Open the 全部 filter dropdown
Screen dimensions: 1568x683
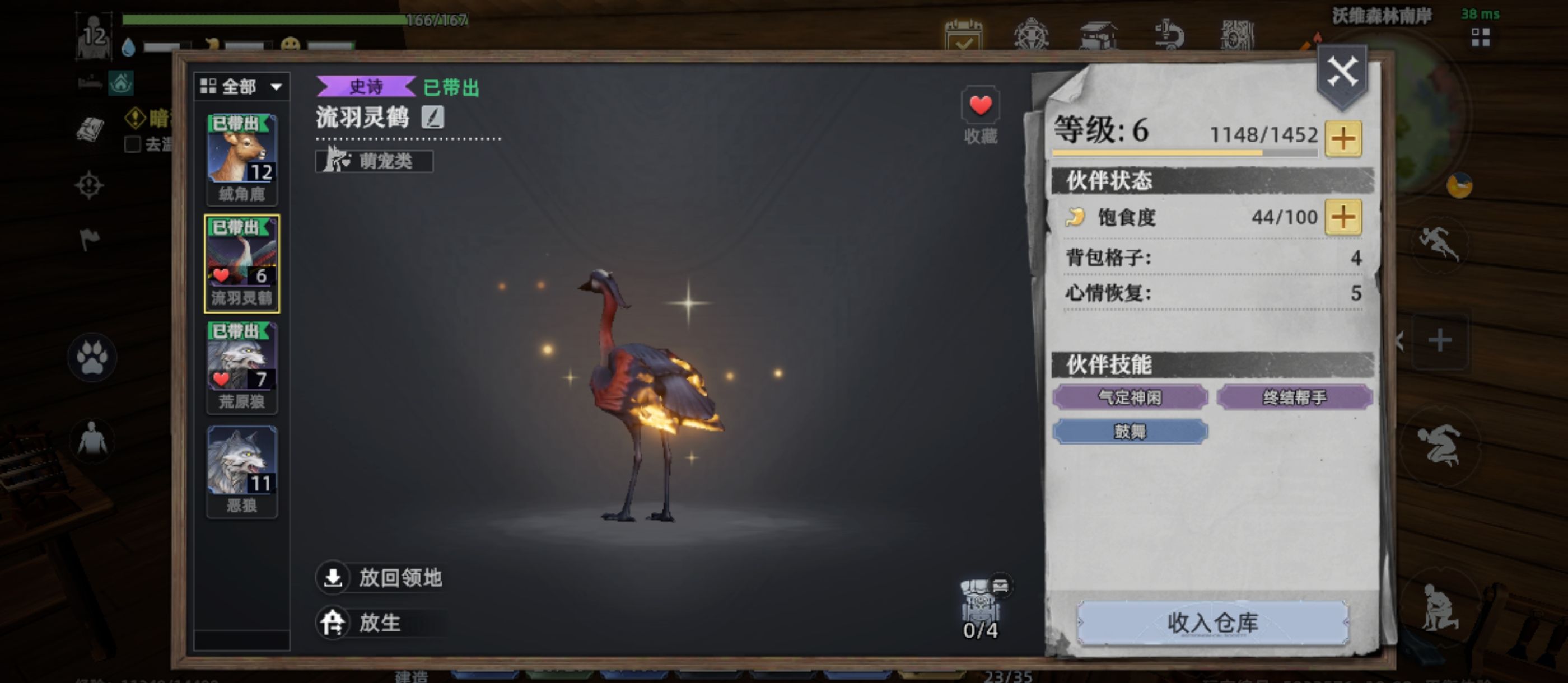tap(244, 87)
